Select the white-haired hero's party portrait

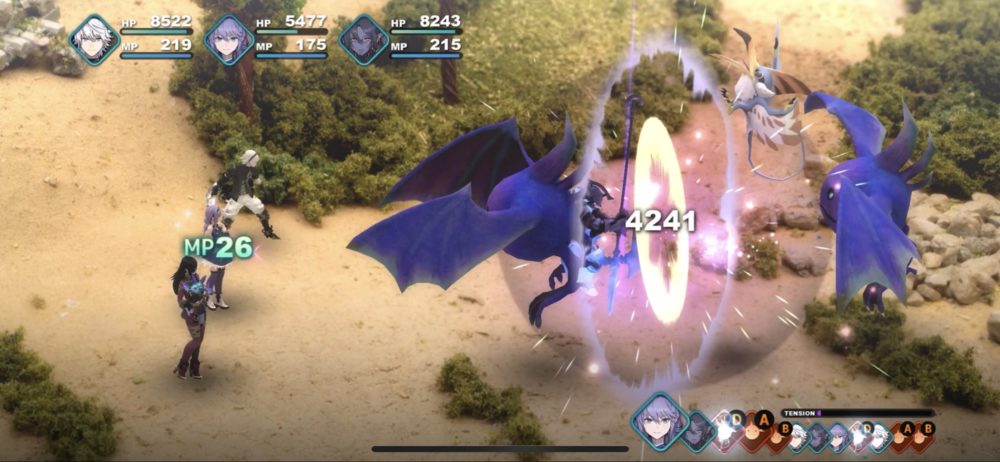[94, 40]
